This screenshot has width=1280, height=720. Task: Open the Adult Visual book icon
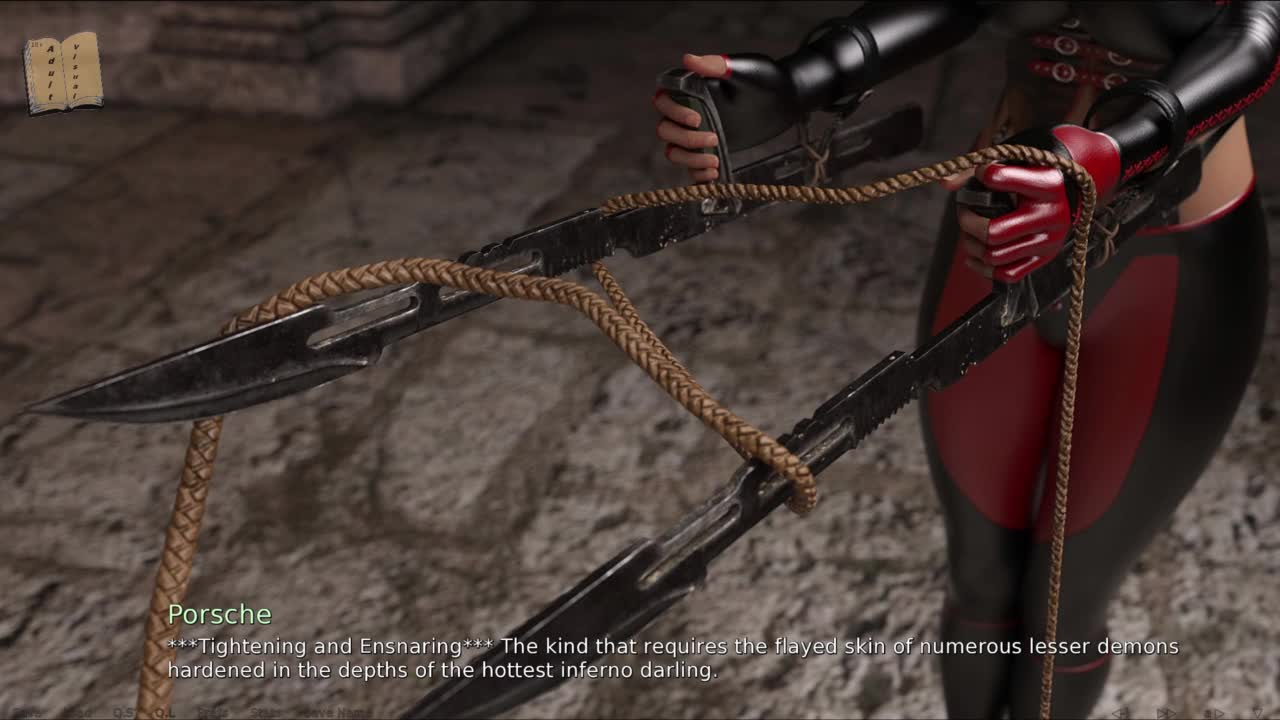(x=63, y=72)
